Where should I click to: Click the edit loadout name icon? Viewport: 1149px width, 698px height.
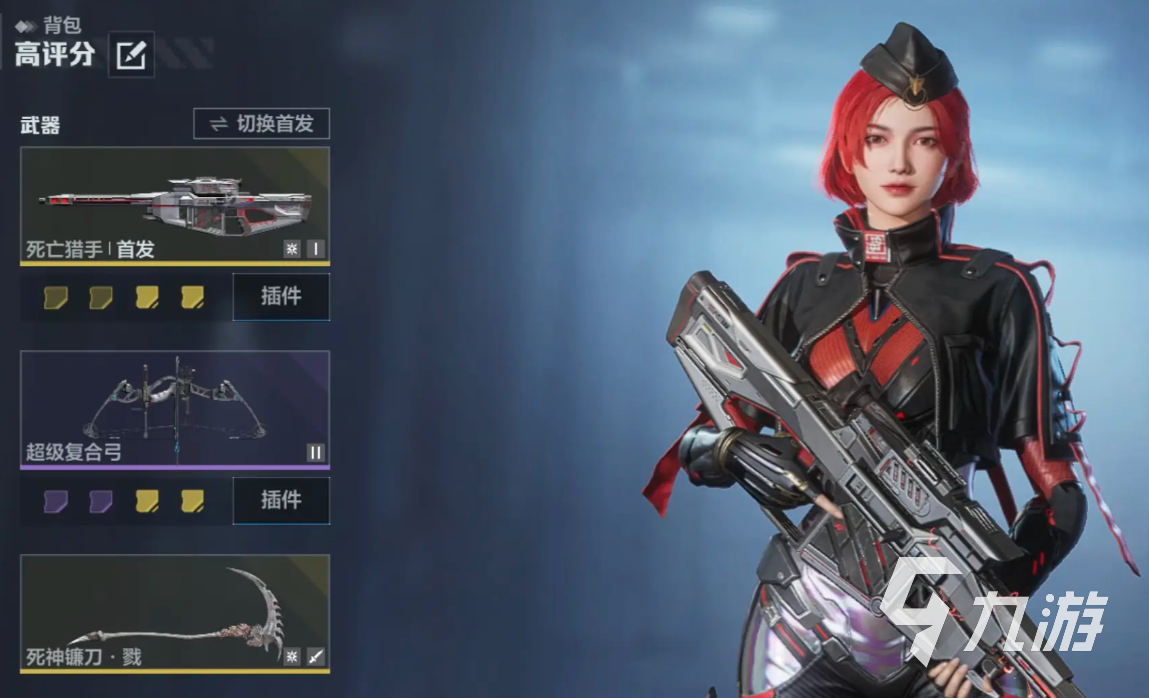click(131, 55)
